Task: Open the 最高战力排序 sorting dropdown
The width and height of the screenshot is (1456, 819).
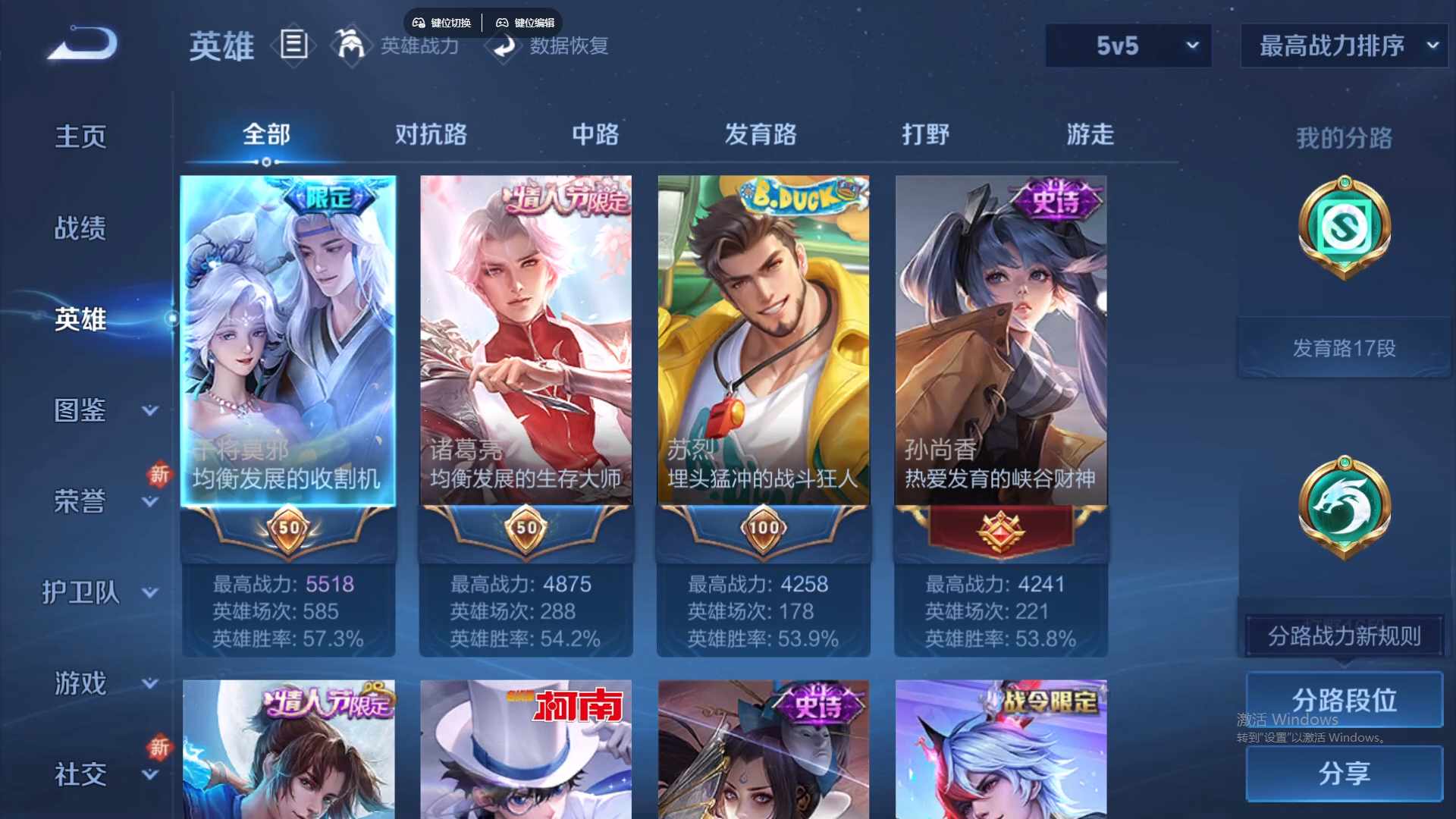Action: pyautogui.click(x=1342, y=45)
